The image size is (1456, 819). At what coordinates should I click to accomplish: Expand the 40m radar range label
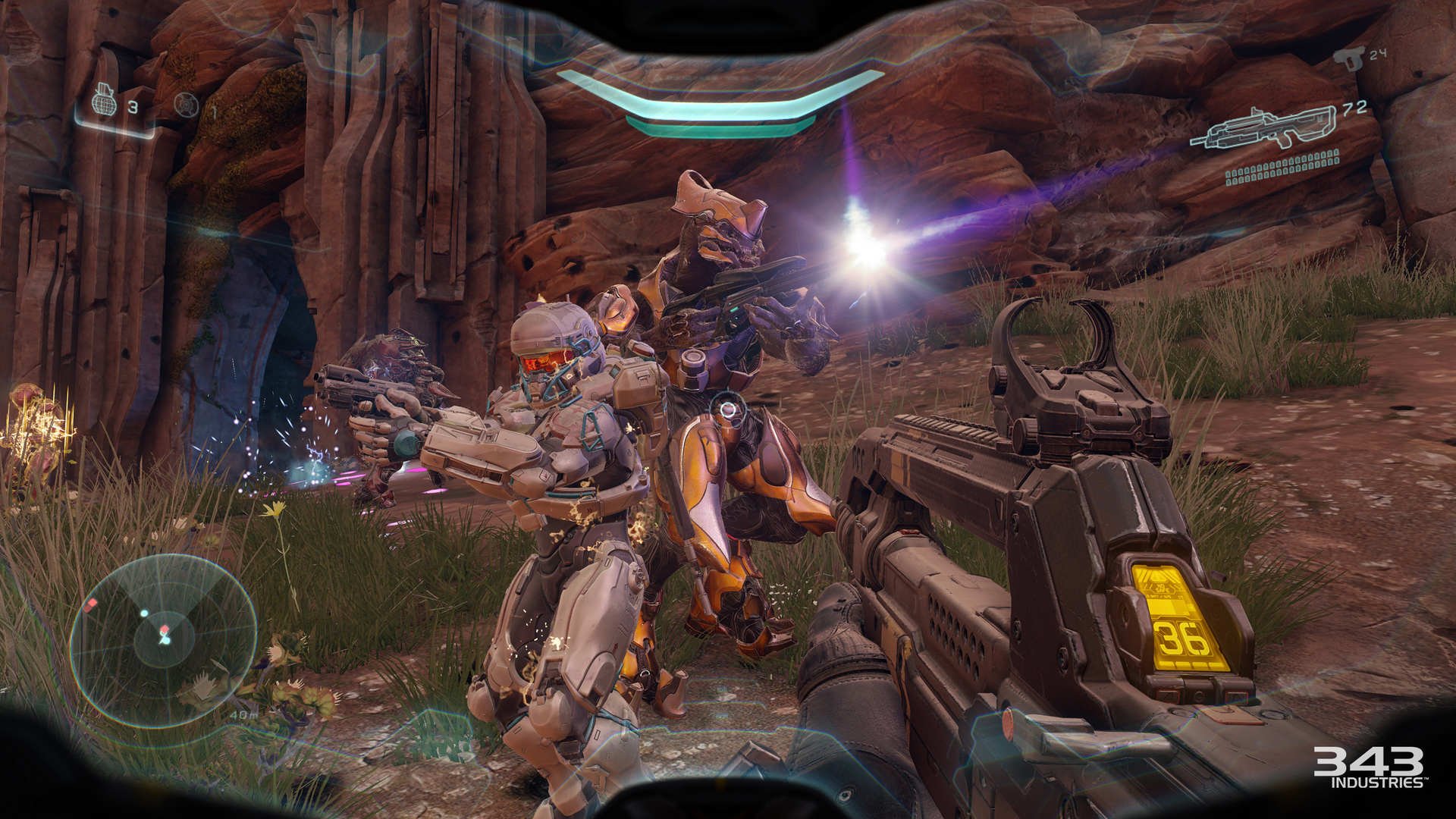click(243, 714)
